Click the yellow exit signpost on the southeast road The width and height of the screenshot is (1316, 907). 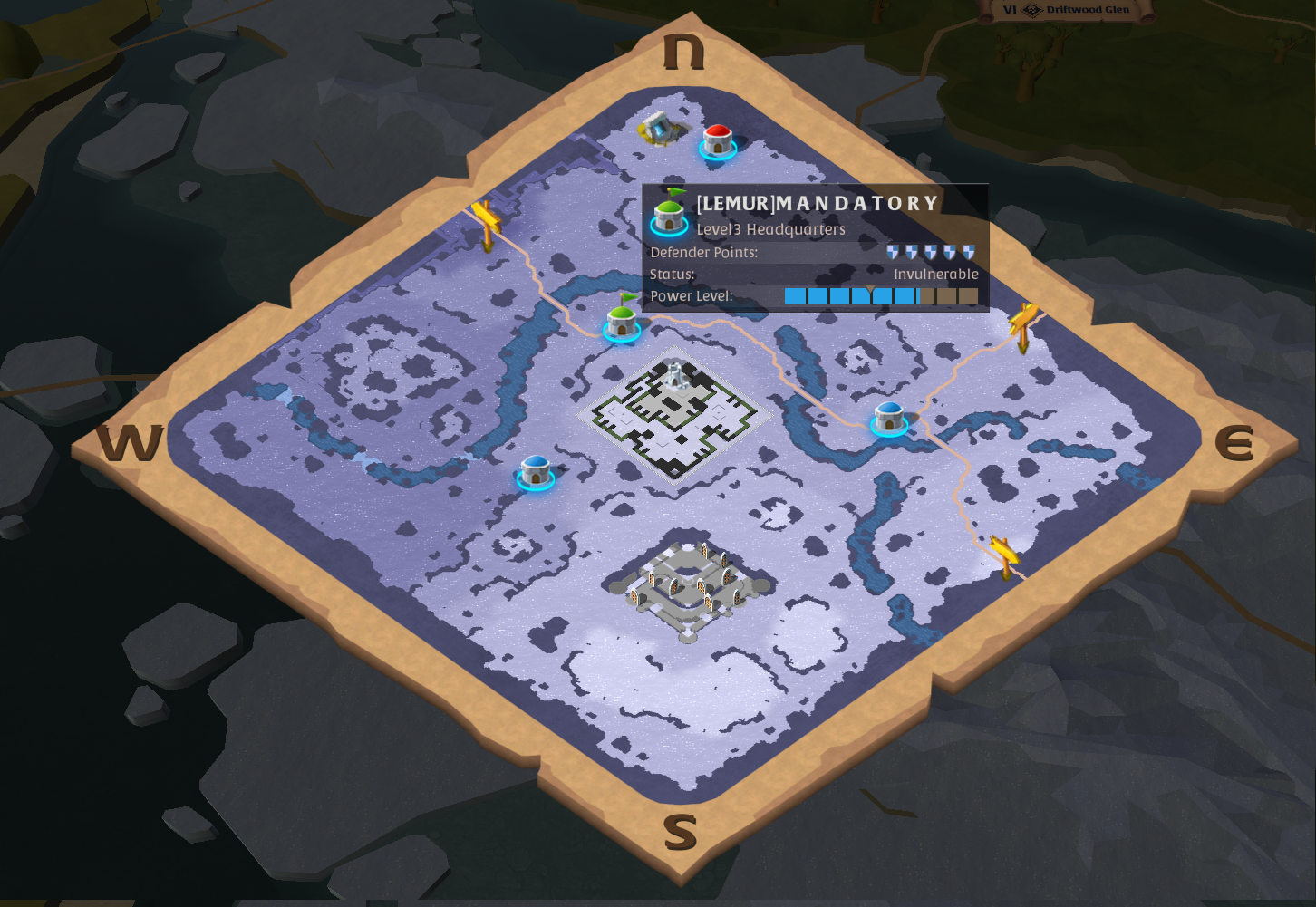coord(1006,550)
